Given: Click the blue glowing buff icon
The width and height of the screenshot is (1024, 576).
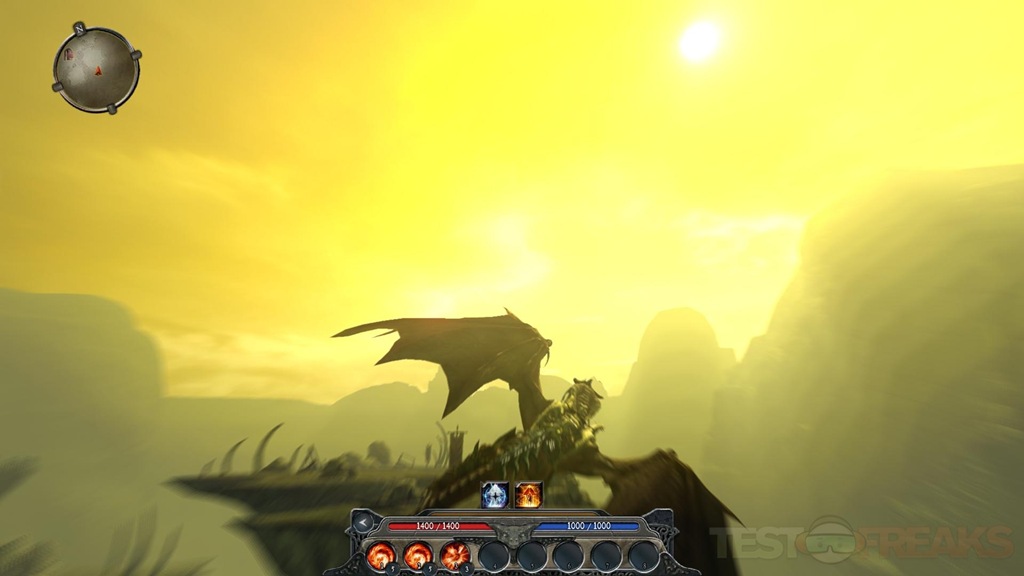Looking at the screenshot, I should (x=495, y=494).
